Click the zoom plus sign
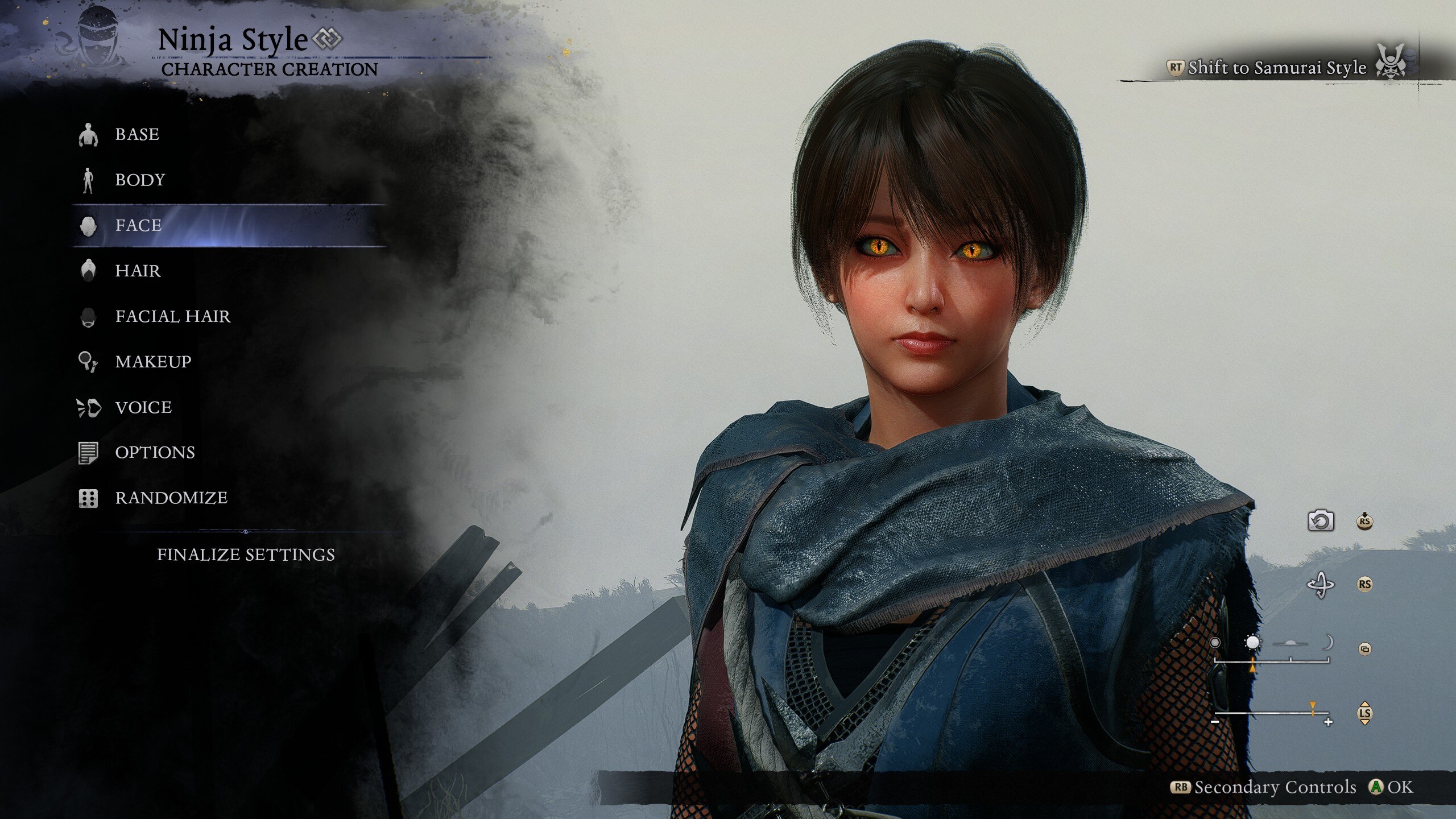This screenshot has width=1456, height=819. coord(1329,722)
